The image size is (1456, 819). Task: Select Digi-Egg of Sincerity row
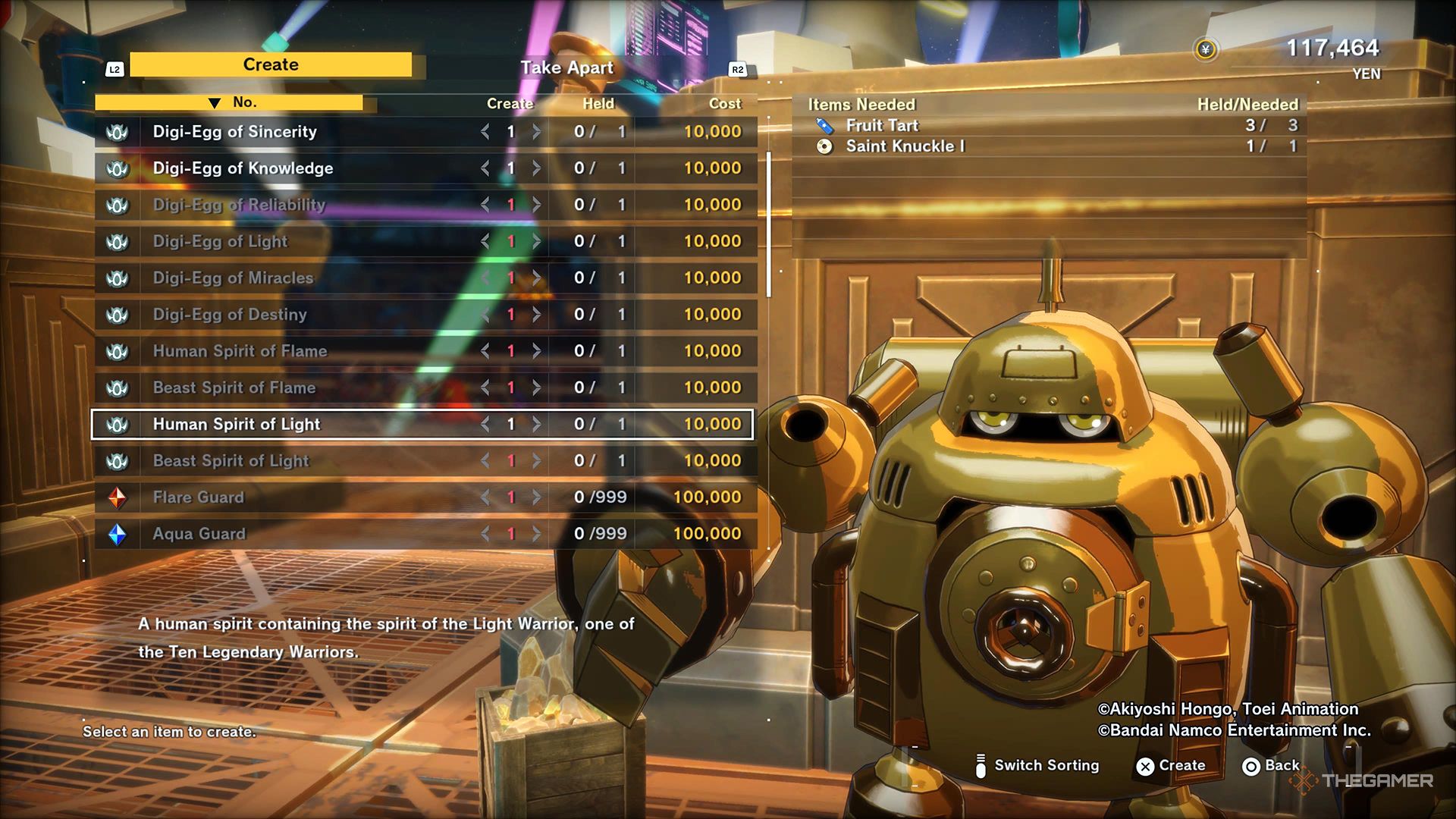pos(235,132)
